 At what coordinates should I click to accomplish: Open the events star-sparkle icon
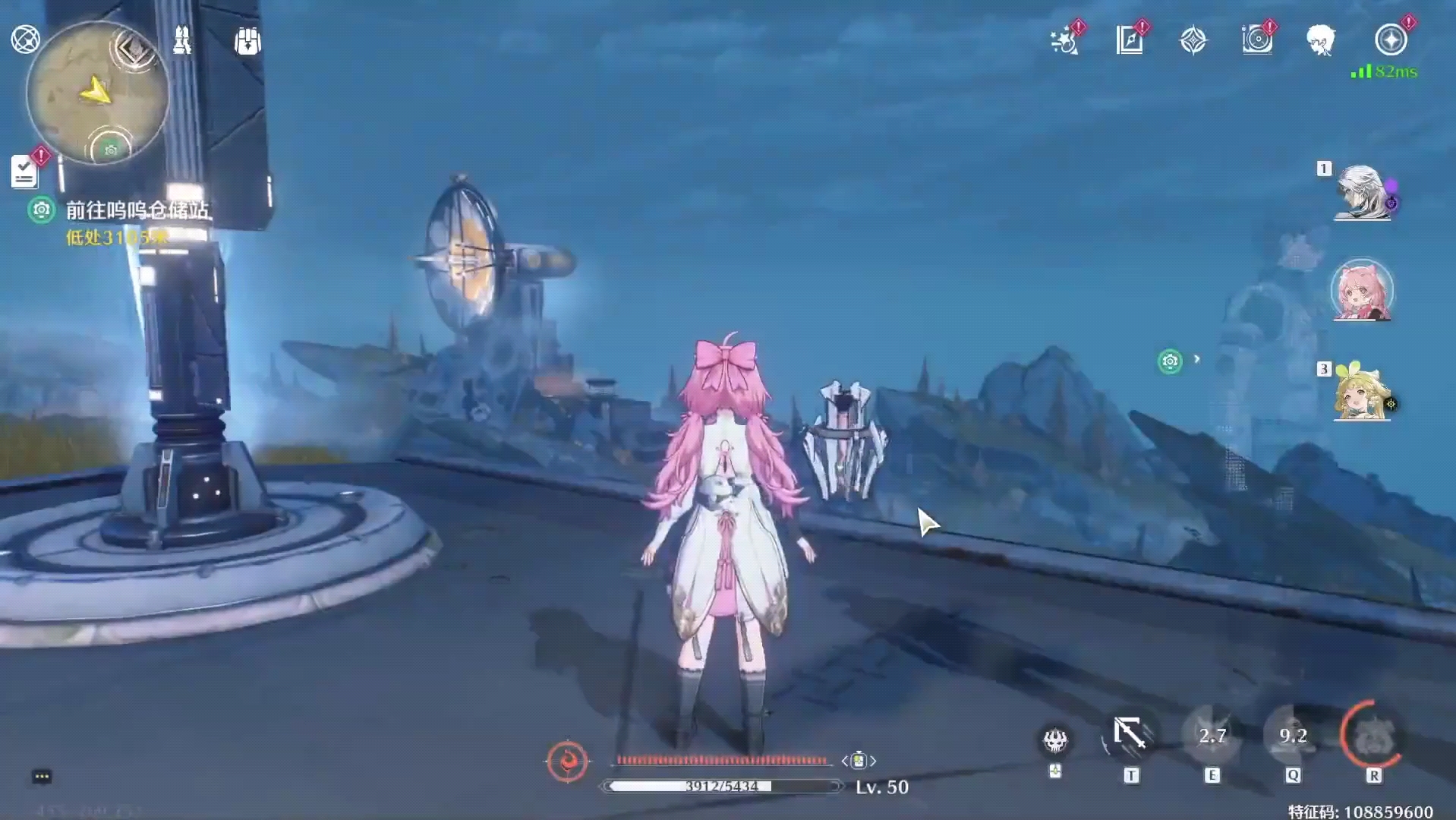coord(1065,41)
